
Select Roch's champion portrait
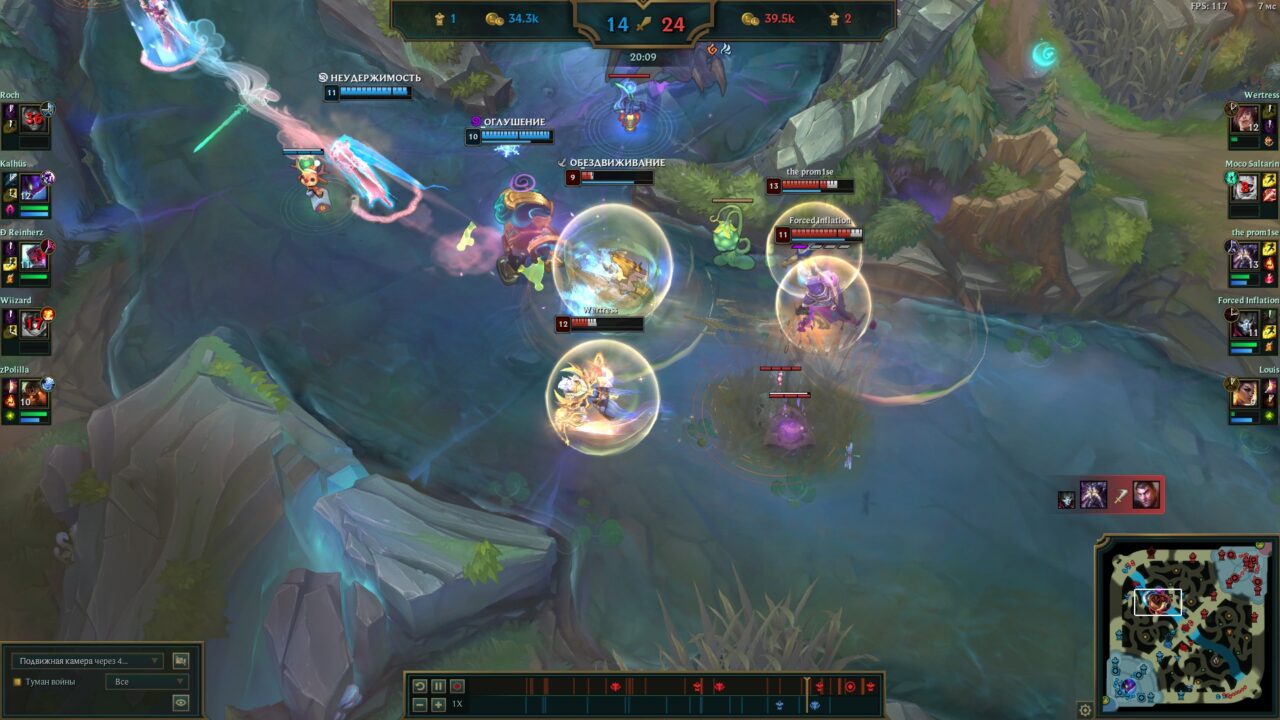[33, 118]
